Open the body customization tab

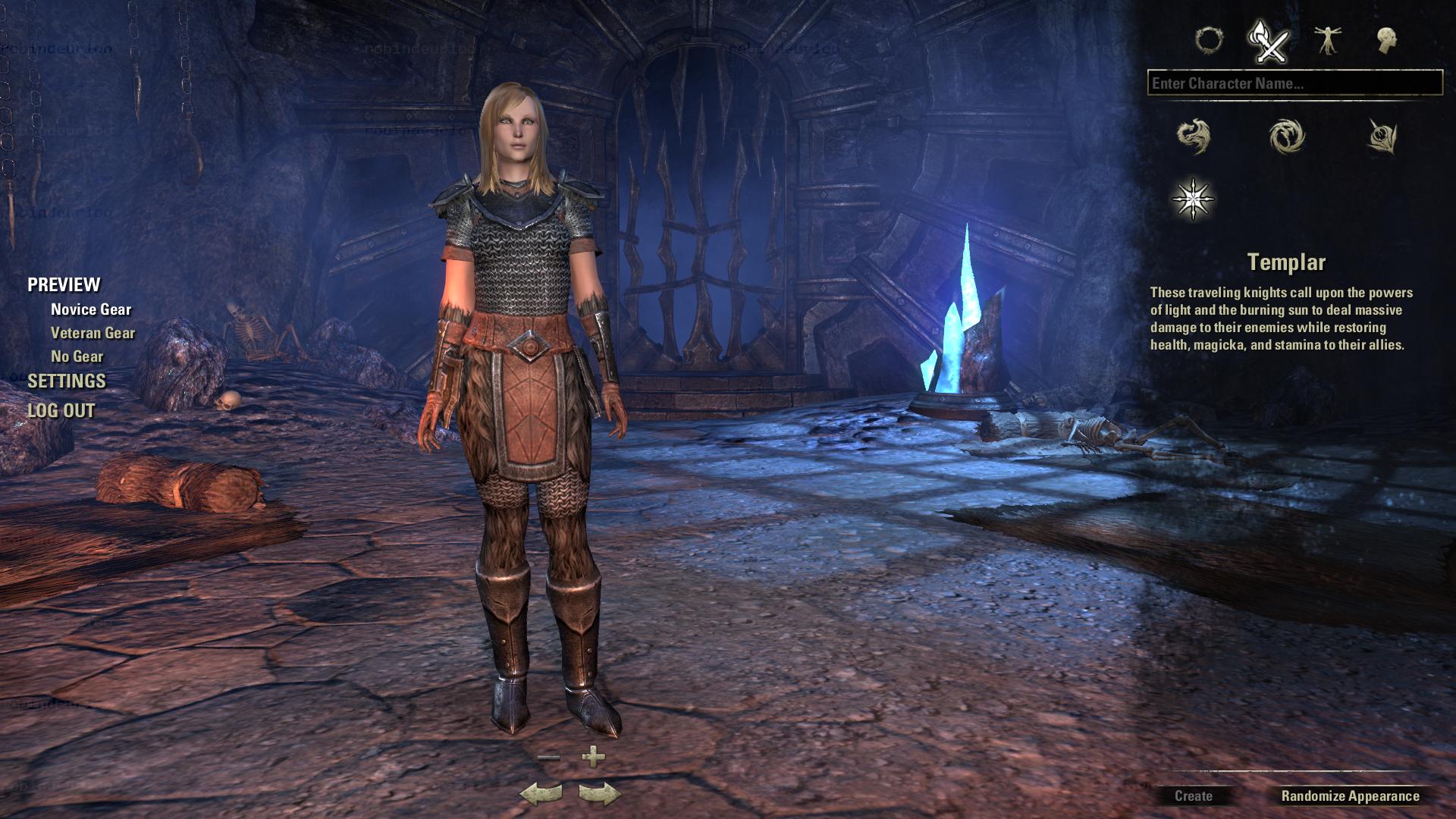[x=1327, y=40]
